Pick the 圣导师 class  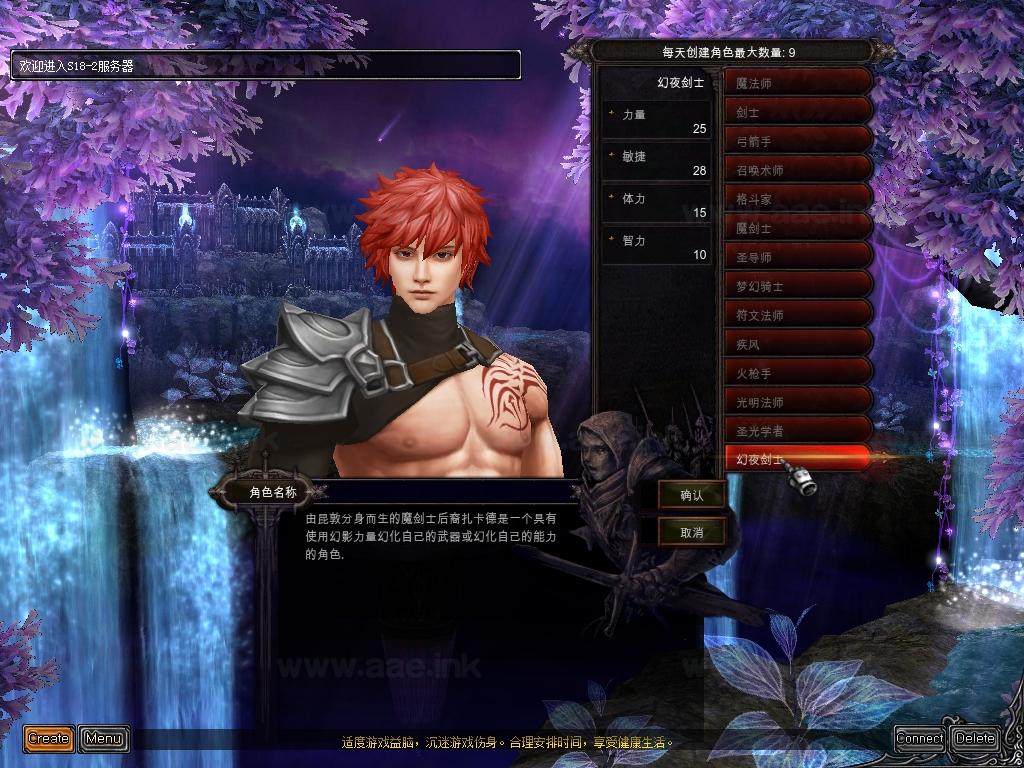(x=798, y=257)
